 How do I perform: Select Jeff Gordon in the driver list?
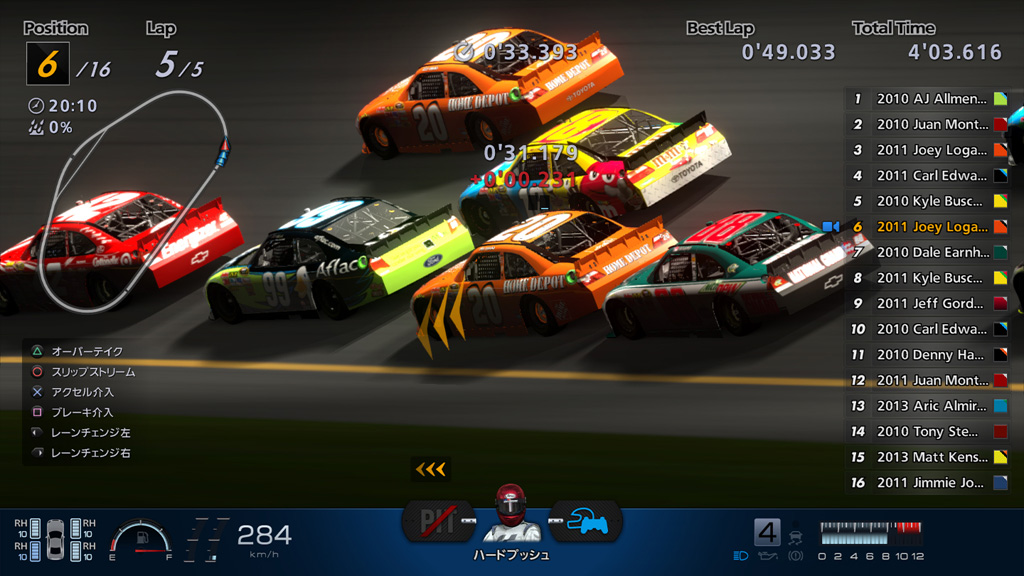930,303
